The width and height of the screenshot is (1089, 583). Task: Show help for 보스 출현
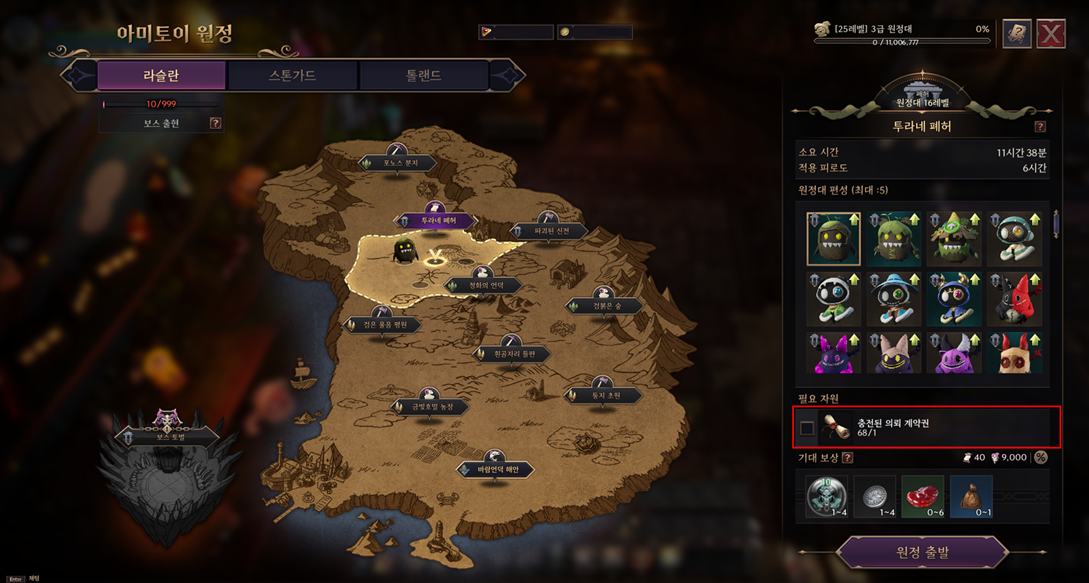215,124
